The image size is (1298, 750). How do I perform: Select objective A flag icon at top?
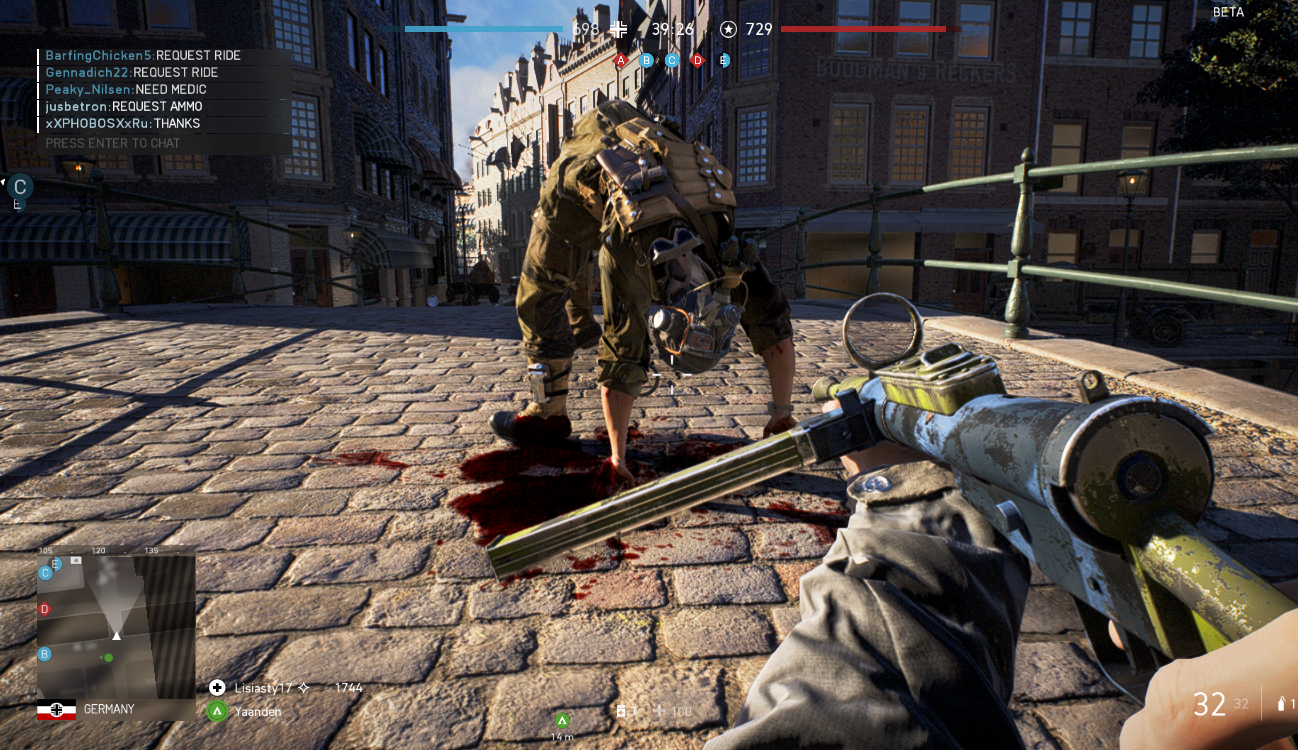621,60
